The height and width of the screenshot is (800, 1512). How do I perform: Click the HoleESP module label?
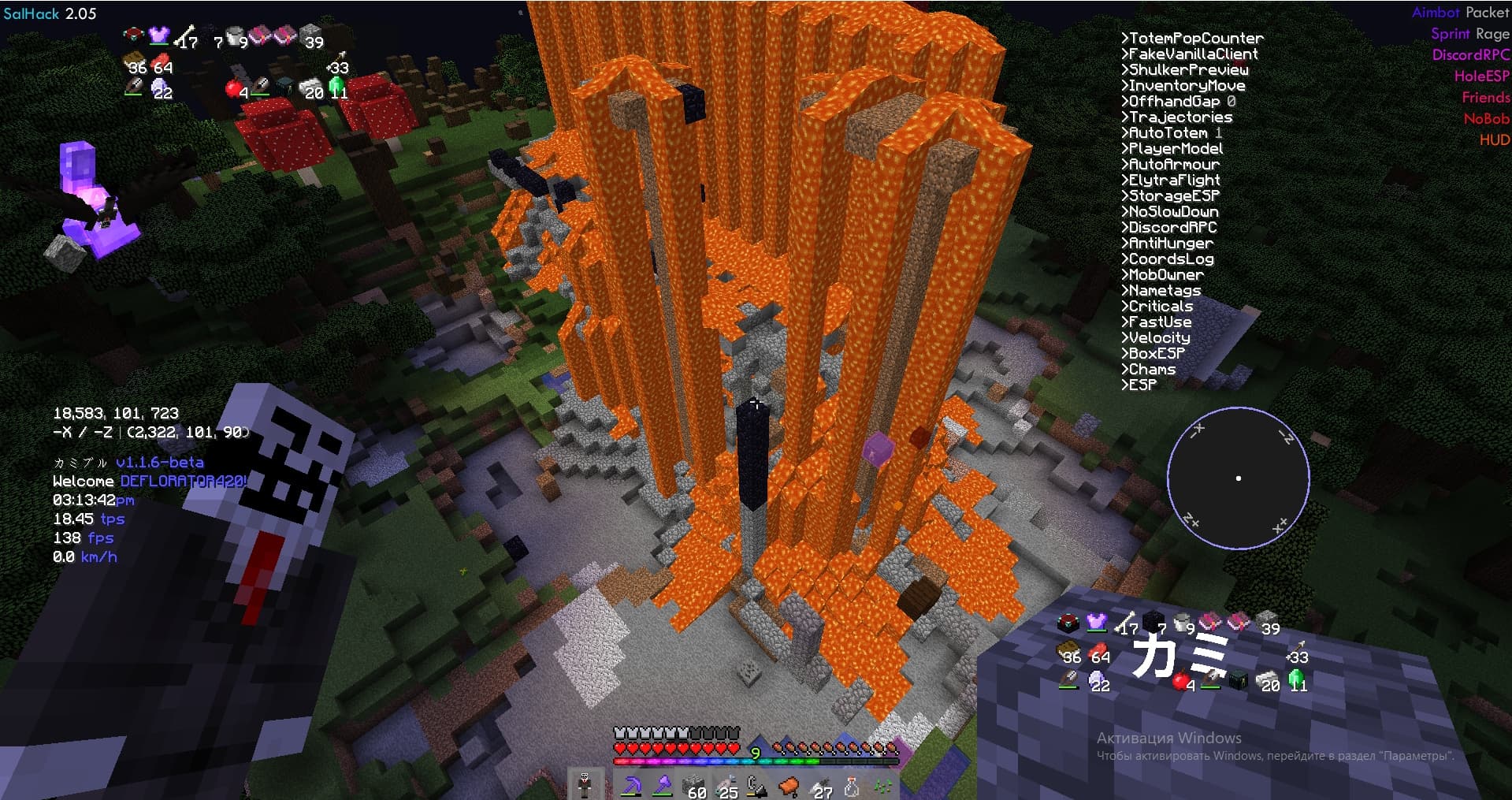click(1481, 76)
